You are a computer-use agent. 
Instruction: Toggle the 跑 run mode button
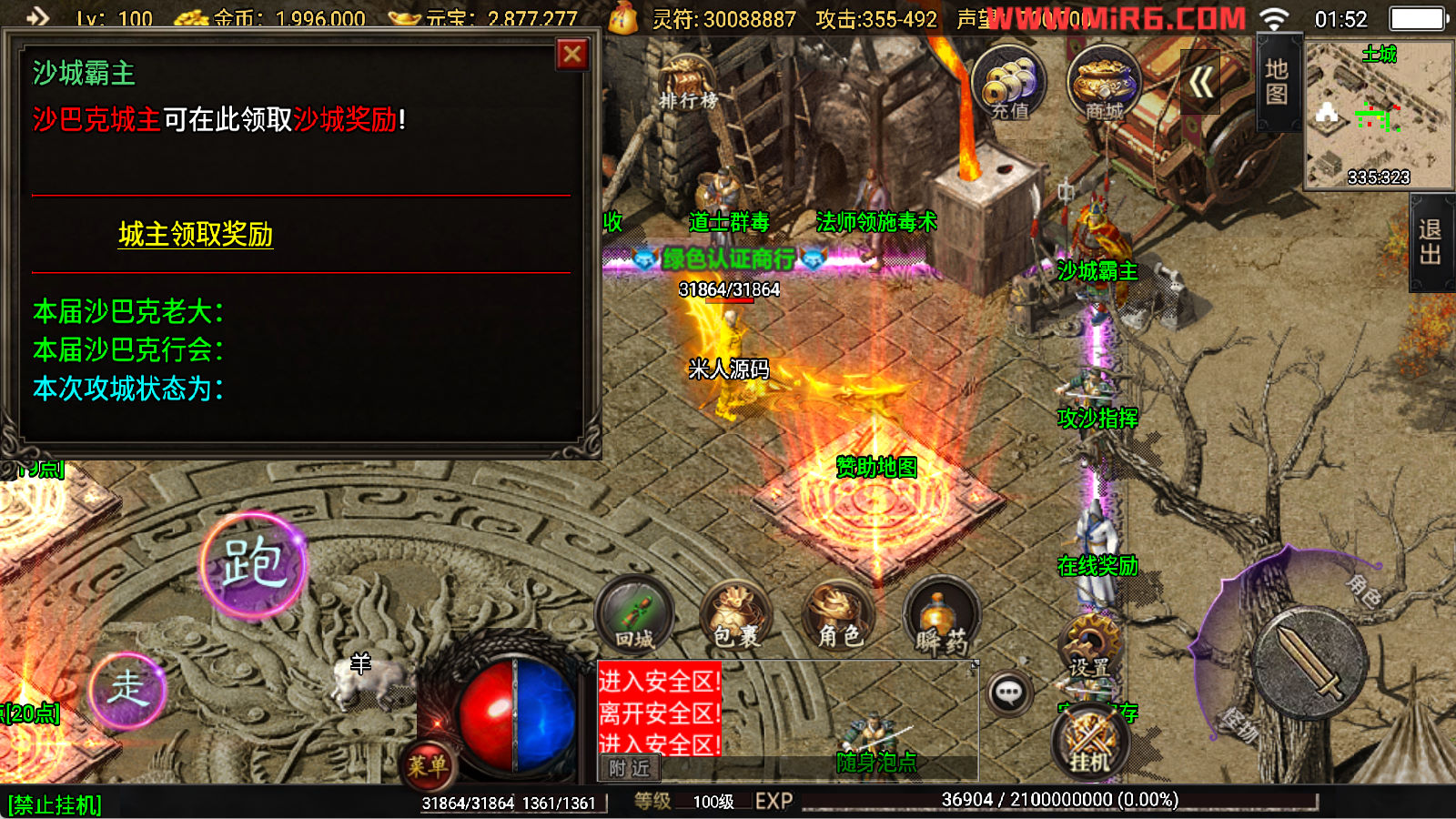(x=253, y=563)
